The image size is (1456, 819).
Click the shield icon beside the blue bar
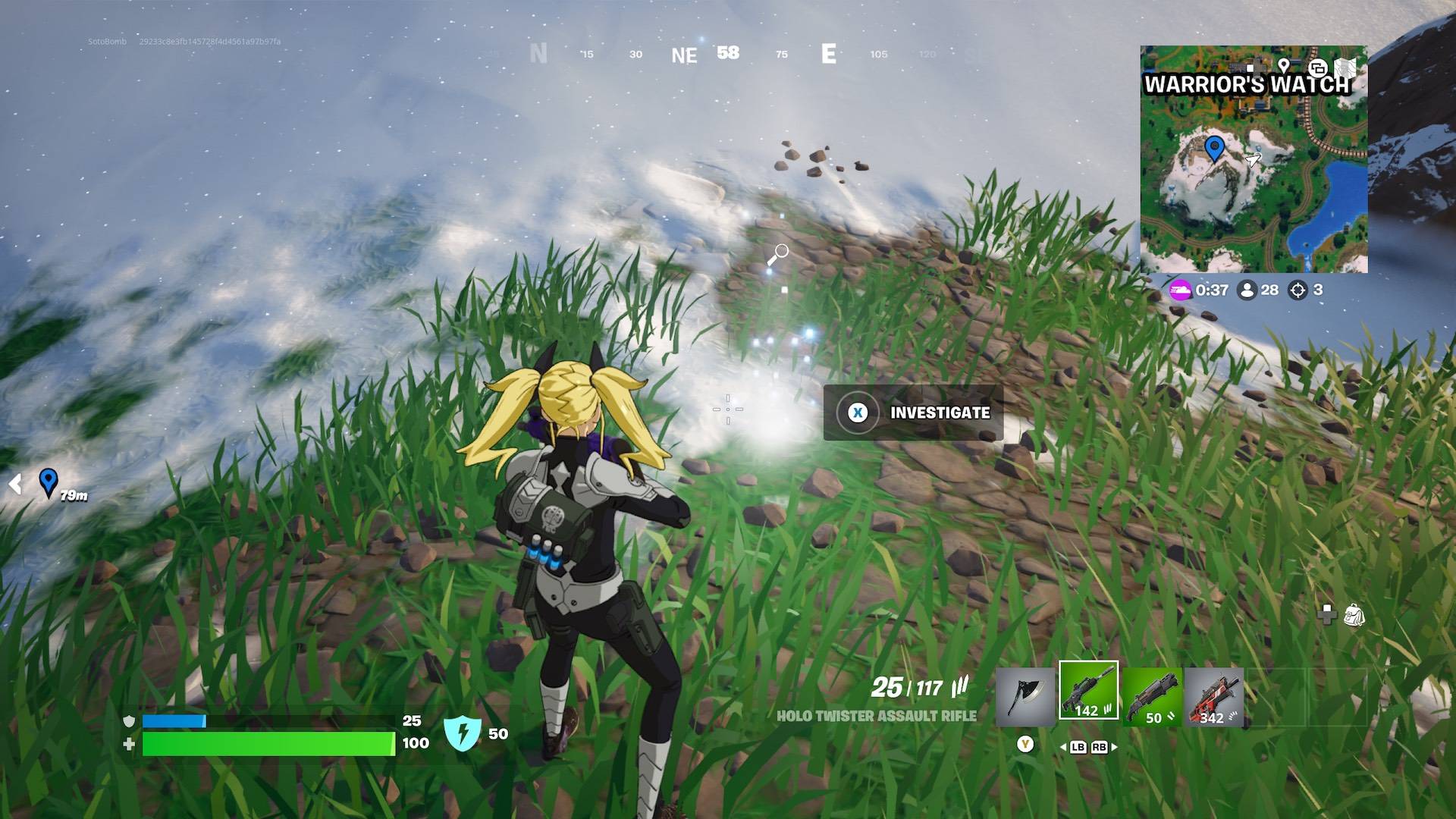(129, 722)
